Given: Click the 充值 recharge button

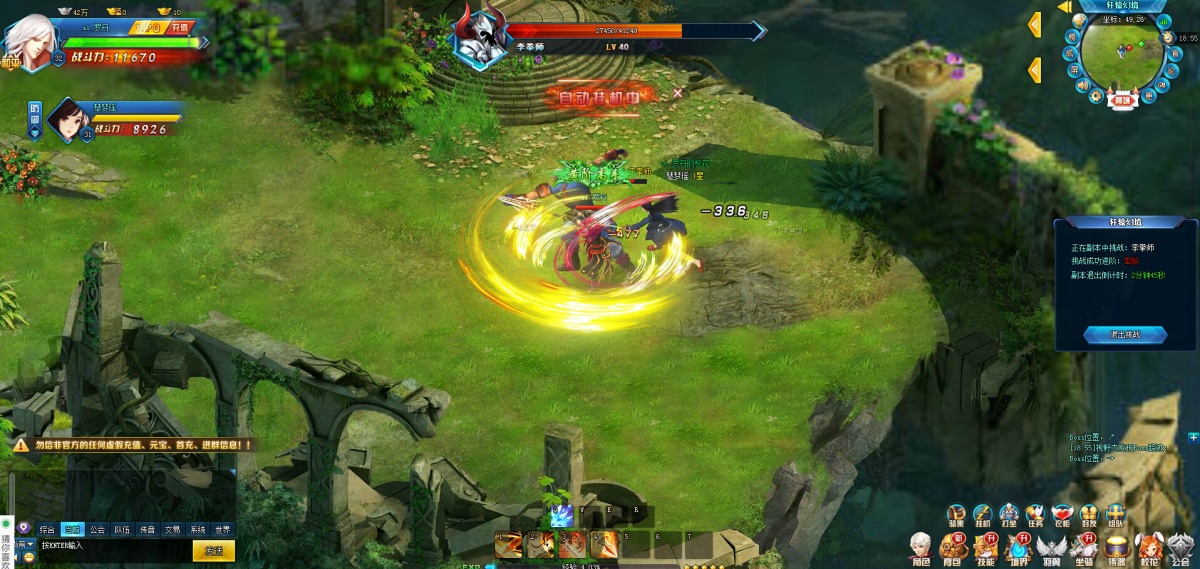Looking at the screenshot, I should 180,28.
